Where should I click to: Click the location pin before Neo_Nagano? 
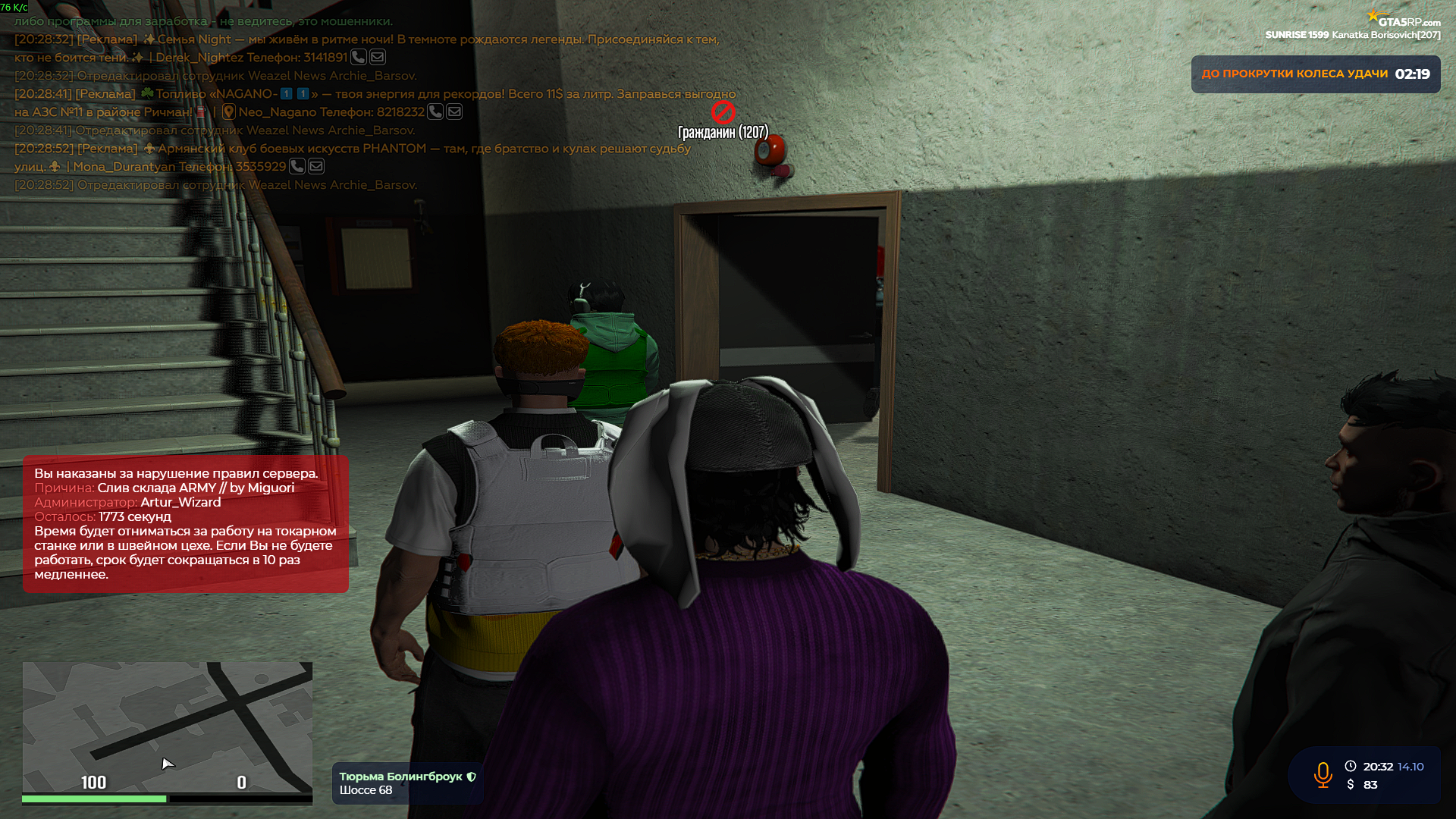click(229, 111)
